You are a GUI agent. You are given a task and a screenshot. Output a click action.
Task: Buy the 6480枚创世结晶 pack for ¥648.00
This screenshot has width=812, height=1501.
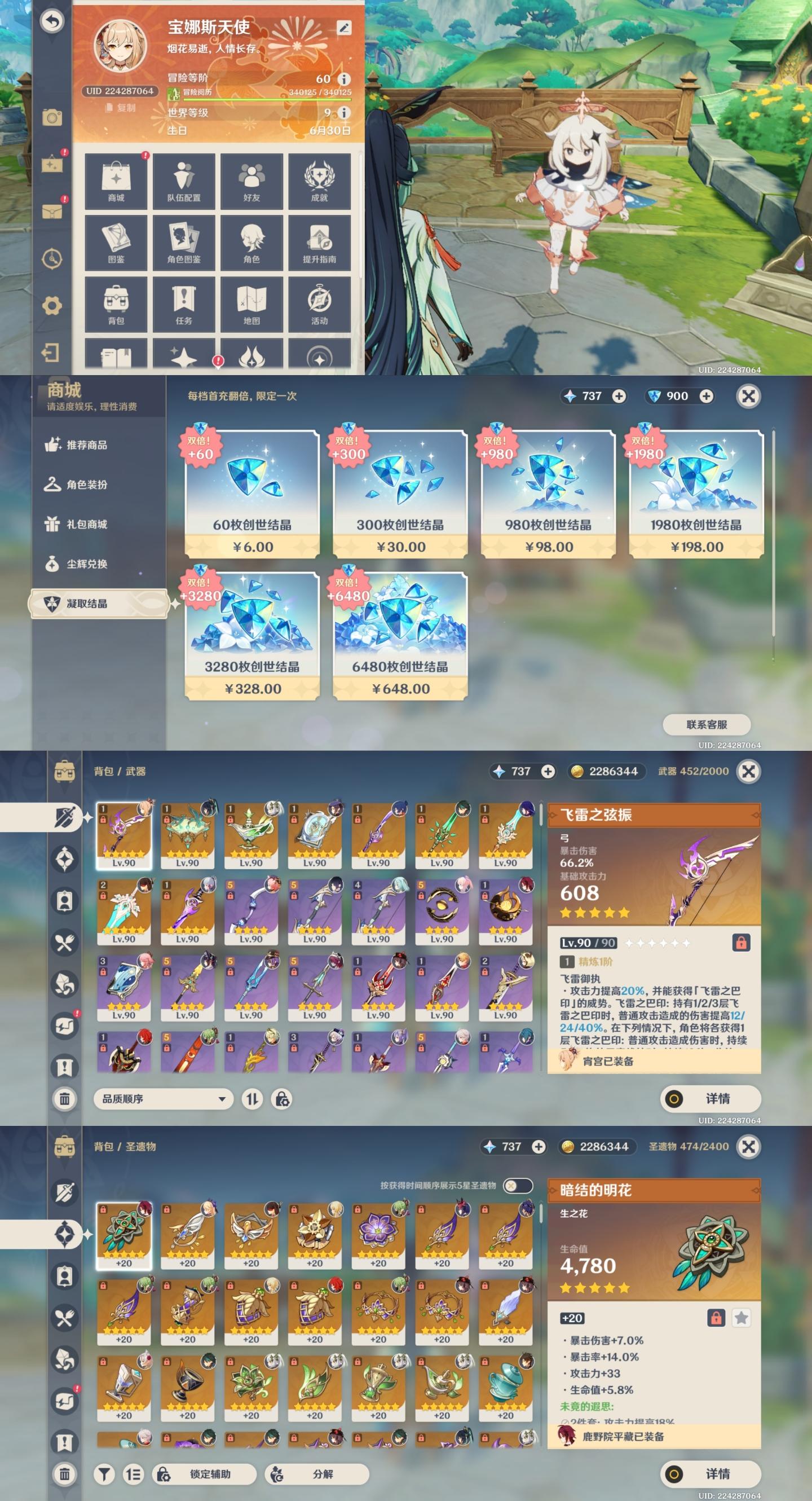[x=400, y=636]
